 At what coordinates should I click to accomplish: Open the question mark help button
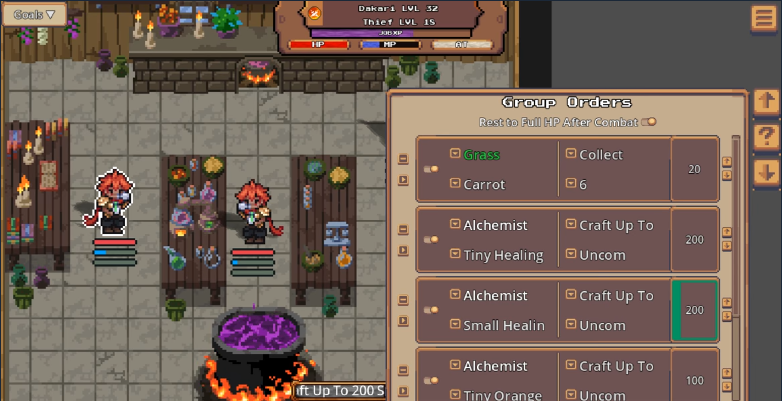[766, 137]
